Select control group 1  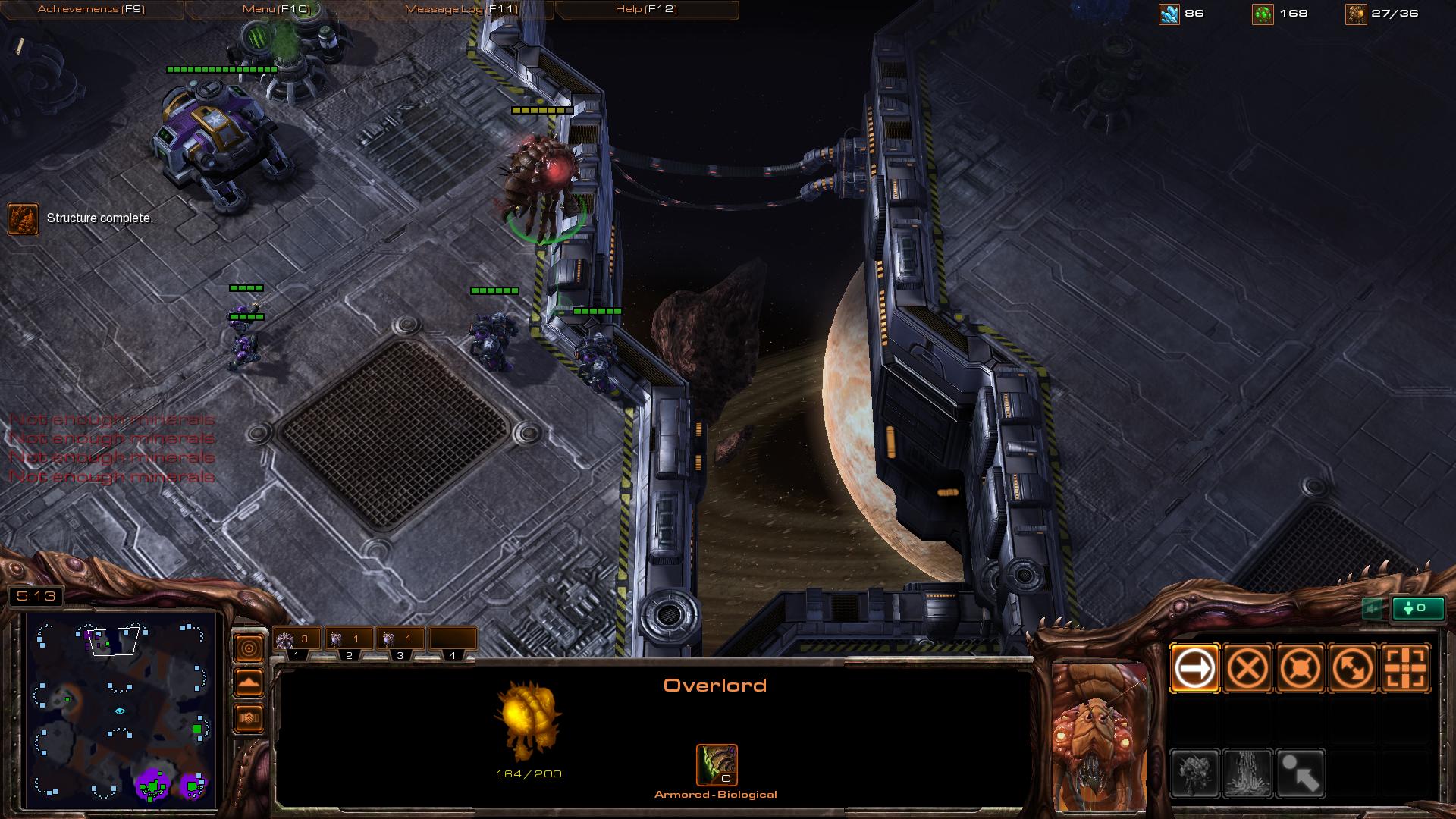coord(297,642)
